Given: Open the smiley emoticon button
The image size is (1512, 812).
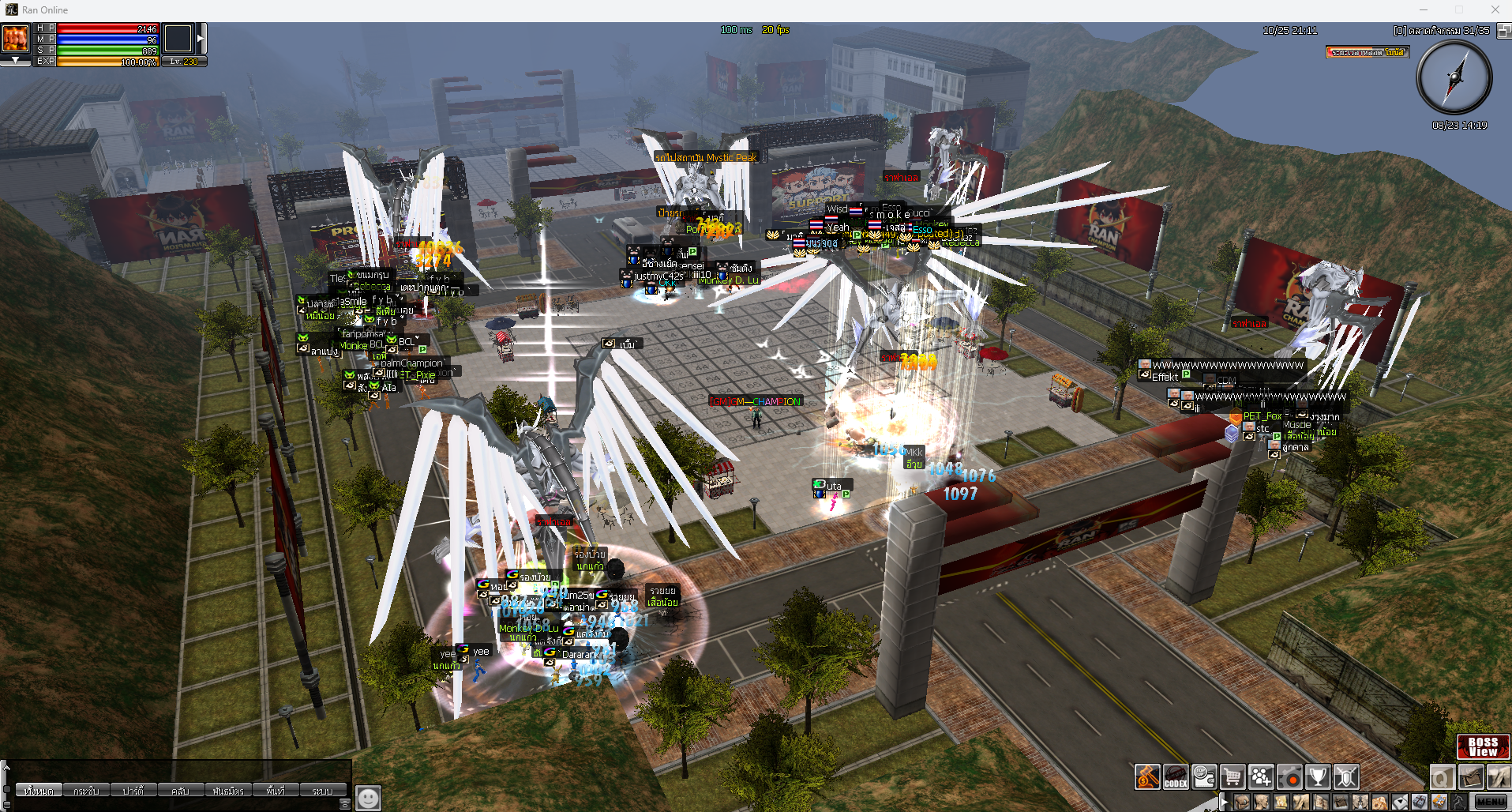Looking at the screenshot, I should pyautogui.click(x=368, y=798).
